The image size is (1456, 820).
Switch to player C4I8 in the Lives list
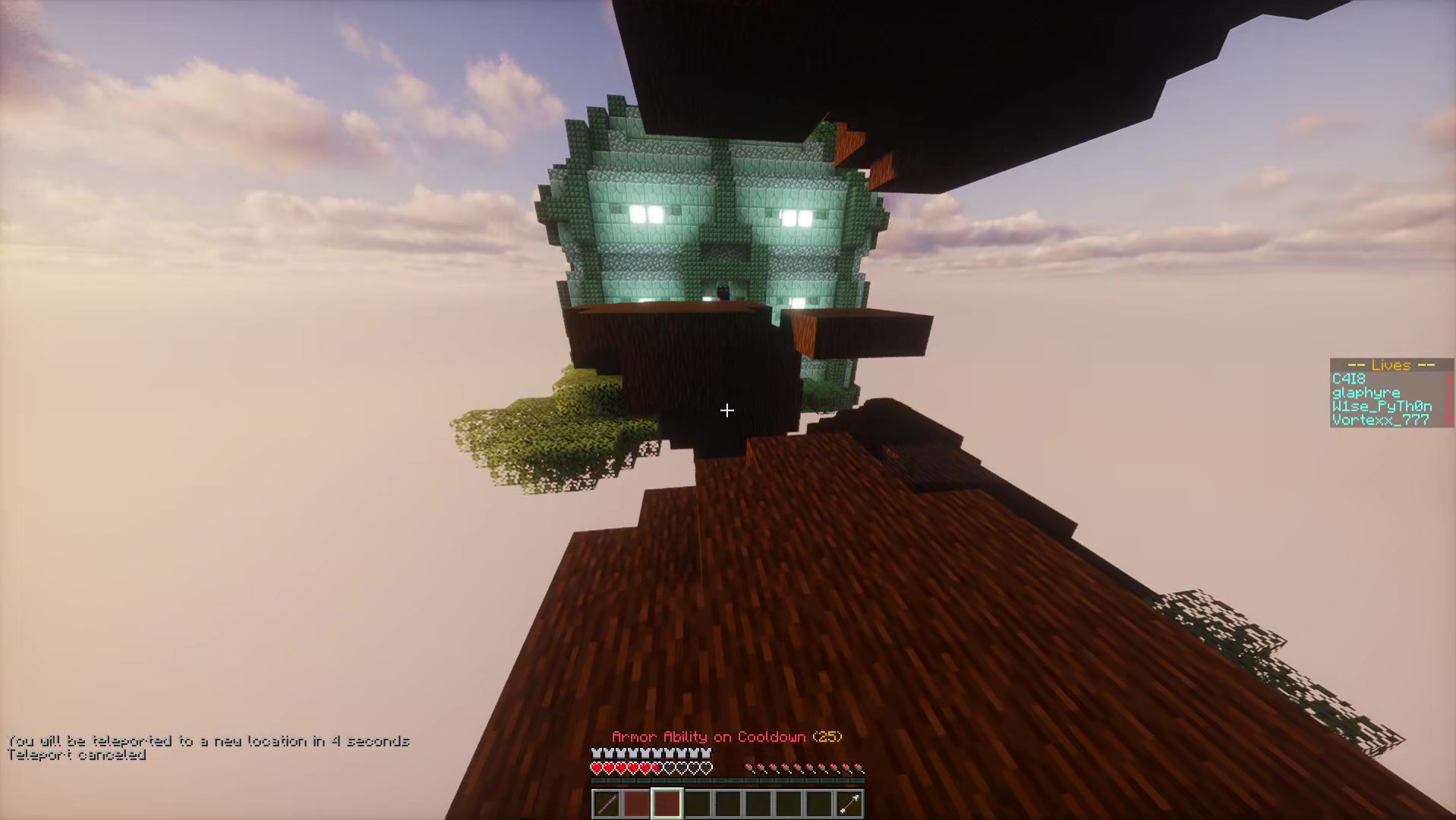pyautogui.click(x=1349, y=379)
